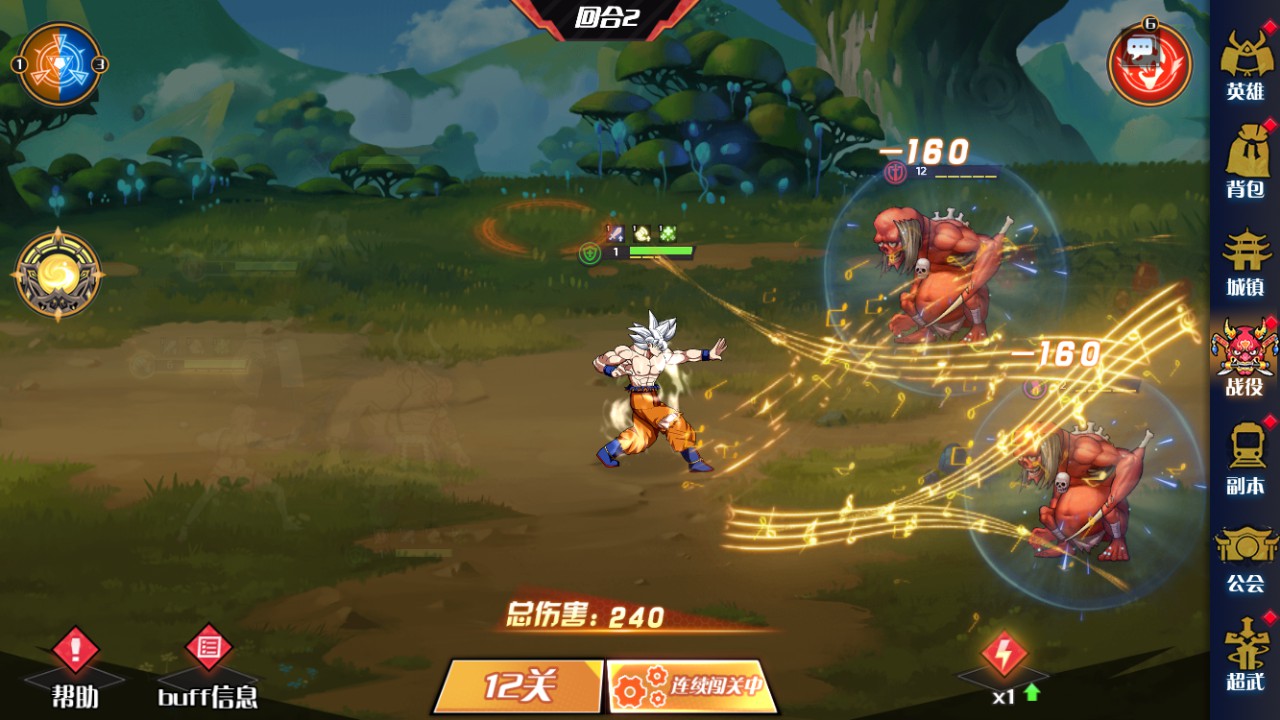The image size is (1280, 720).
Task: Open the red chat bubble icon
Action: [x=1148, y=62]
